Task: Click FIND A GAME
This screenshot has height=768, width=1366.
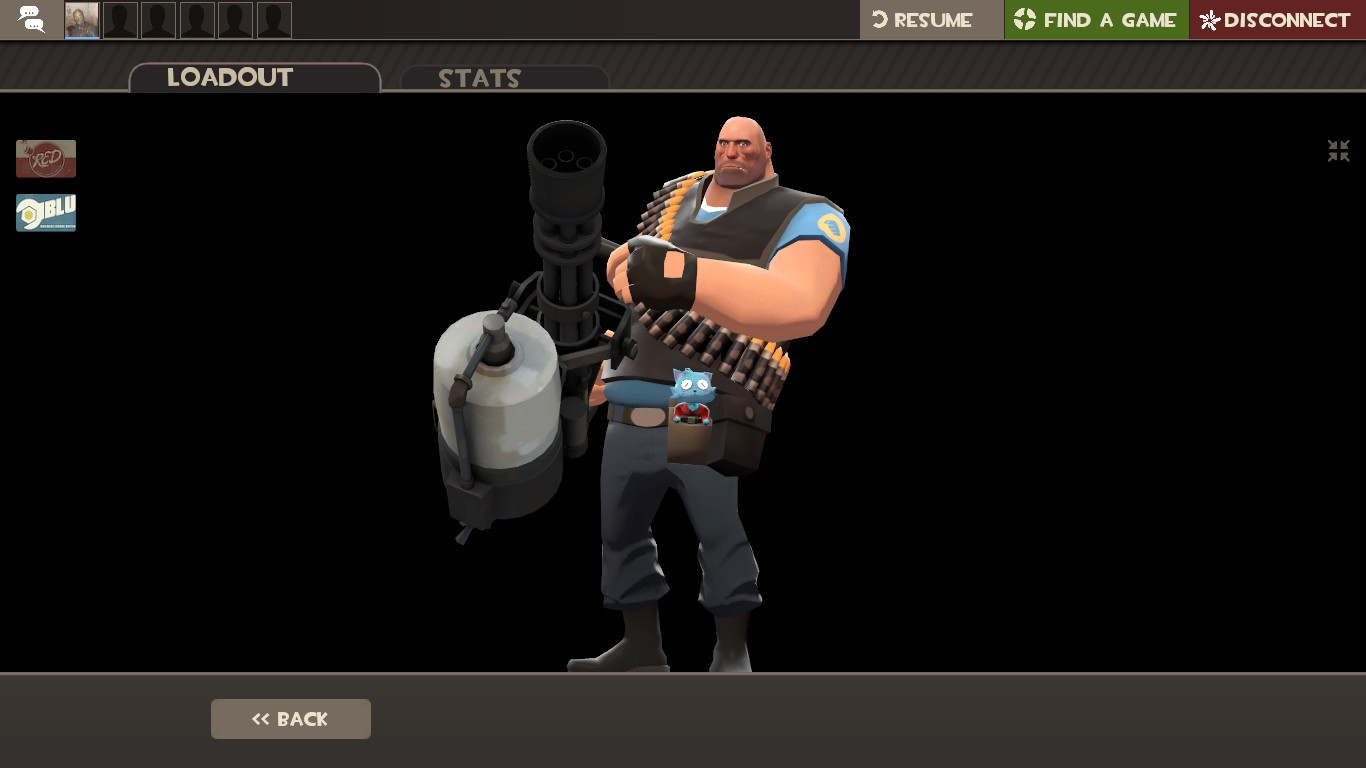Action: point(1110,19)
